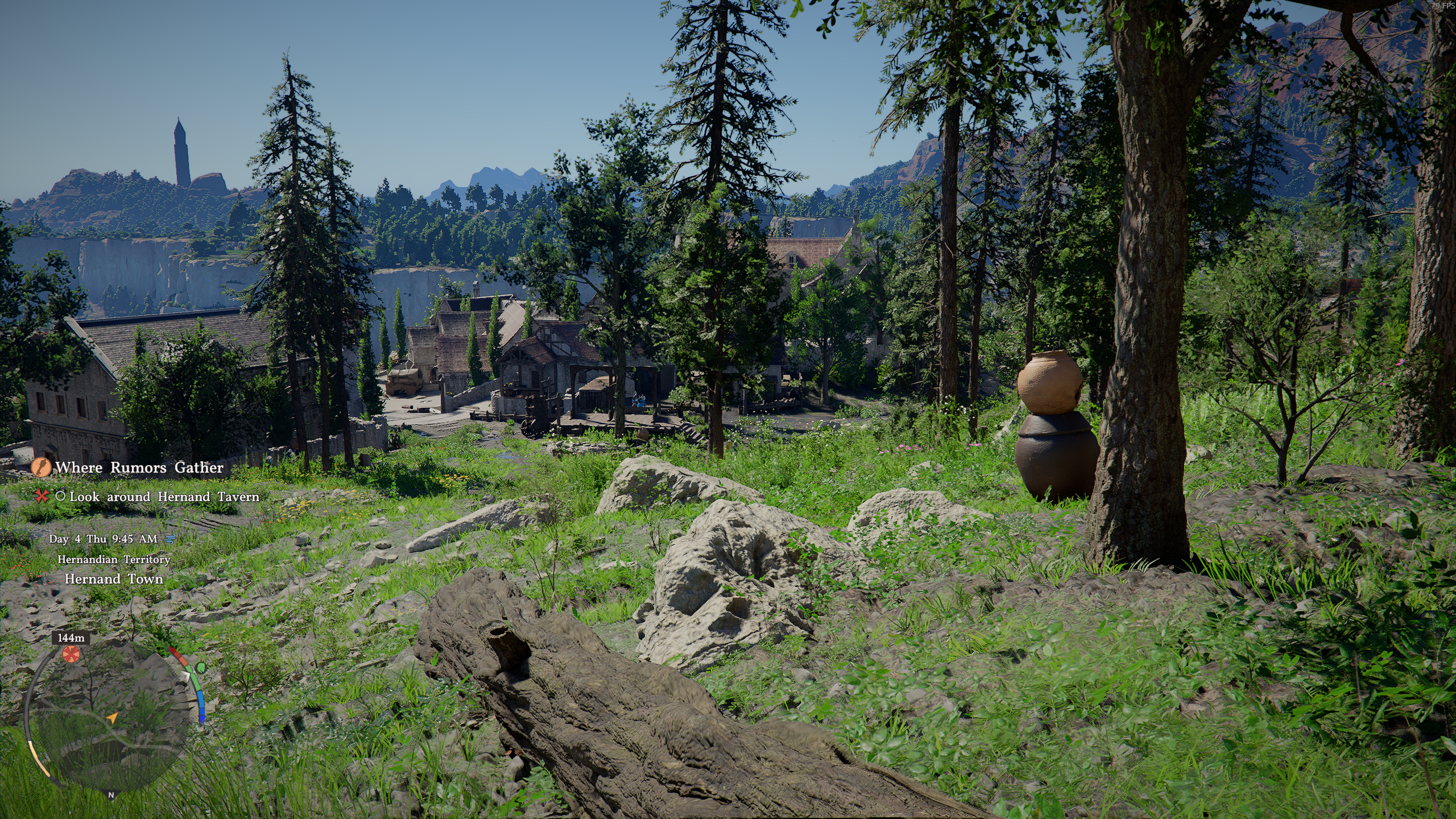Select the Look around Hernand Tavern objective
This screenshot has height=819, width=1456.
[x=164, y=497]
